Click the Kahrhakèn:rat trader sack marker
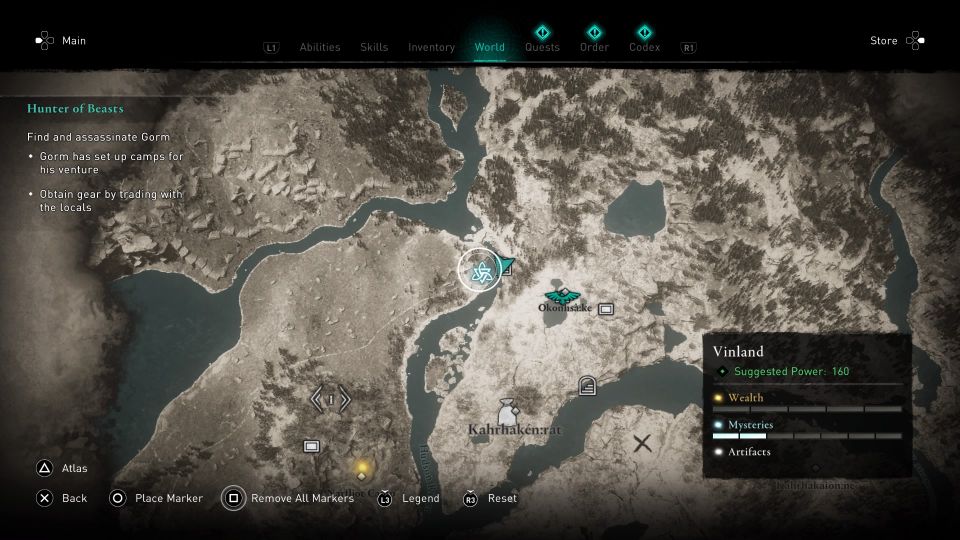Image resolution: width=960 pixels, height=540 pixels. coord(509,410)
